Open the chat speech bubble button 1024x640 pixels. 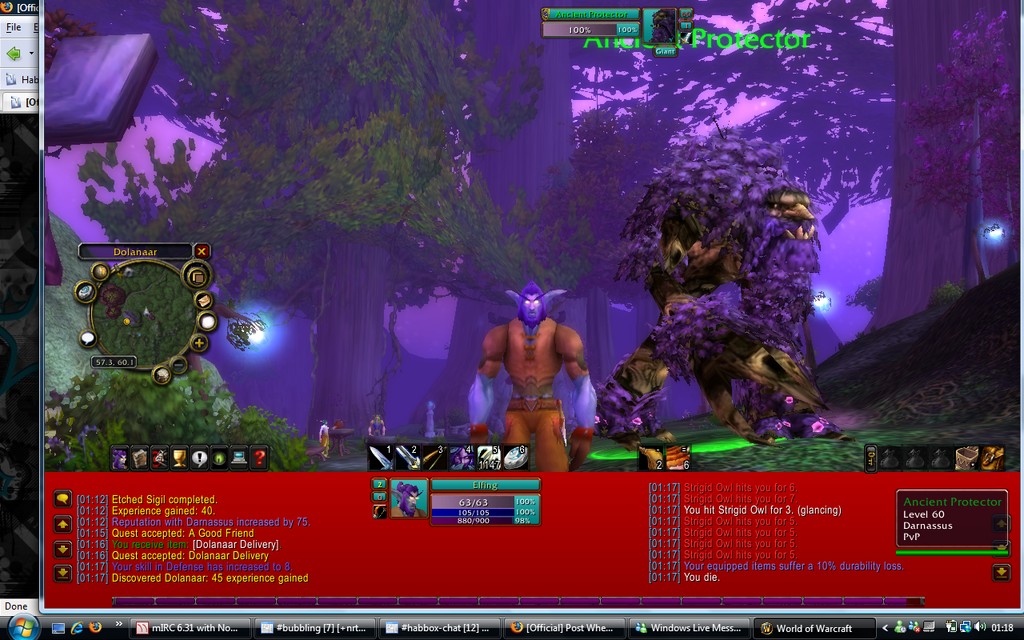click(62, 498)
